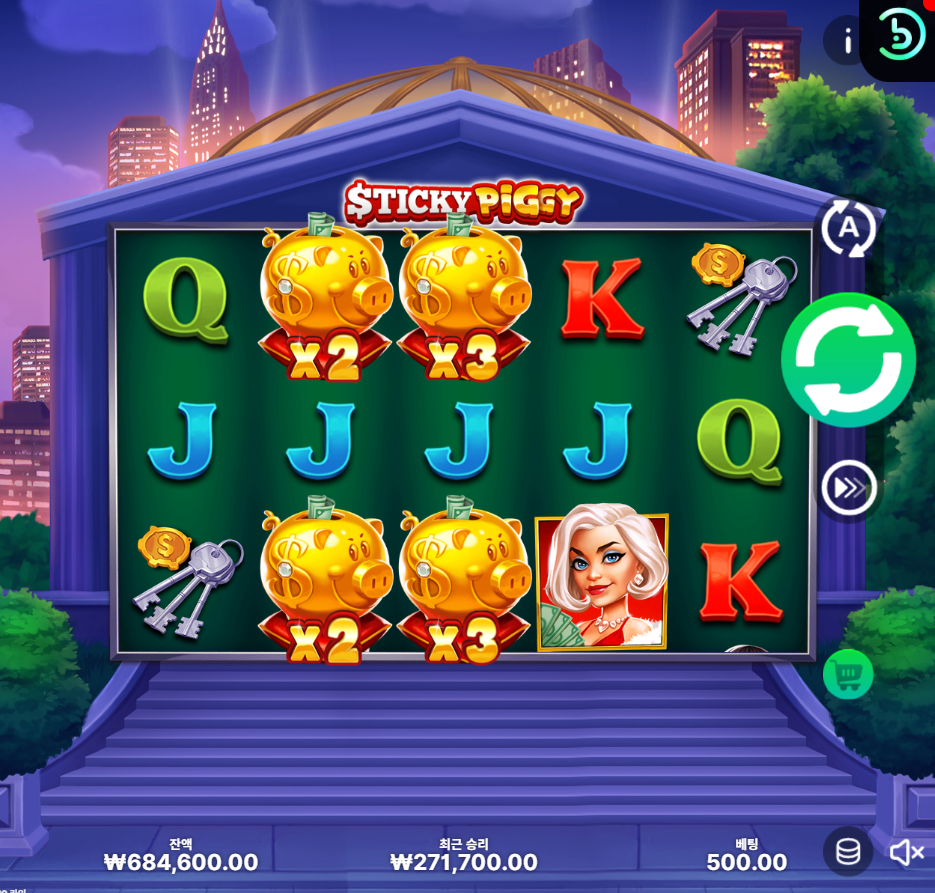Image resolution: width=935 pixels, height=893 pixels.
Task: Open the game info button
Action: (847, 41)
